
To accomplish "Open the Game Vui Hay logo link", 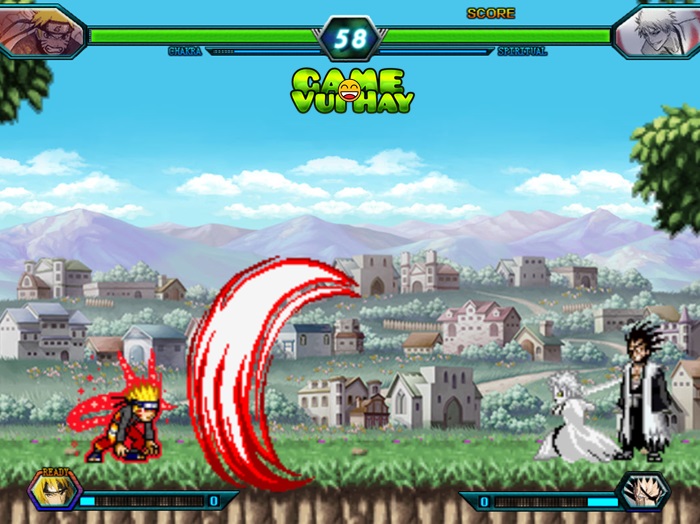I will pyautogui.click(x=352, y=90).
